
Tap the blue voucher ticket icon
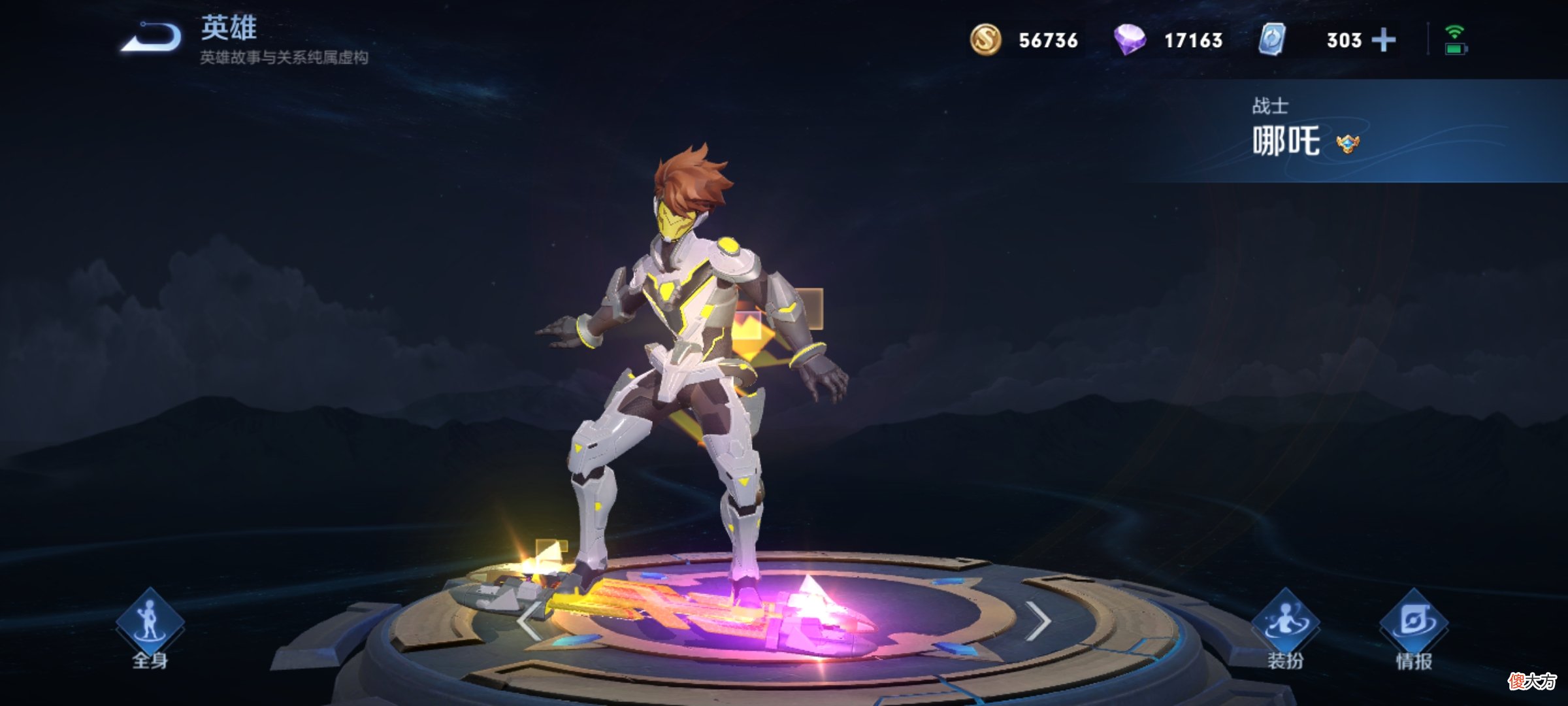click(x=1272, y=40)
